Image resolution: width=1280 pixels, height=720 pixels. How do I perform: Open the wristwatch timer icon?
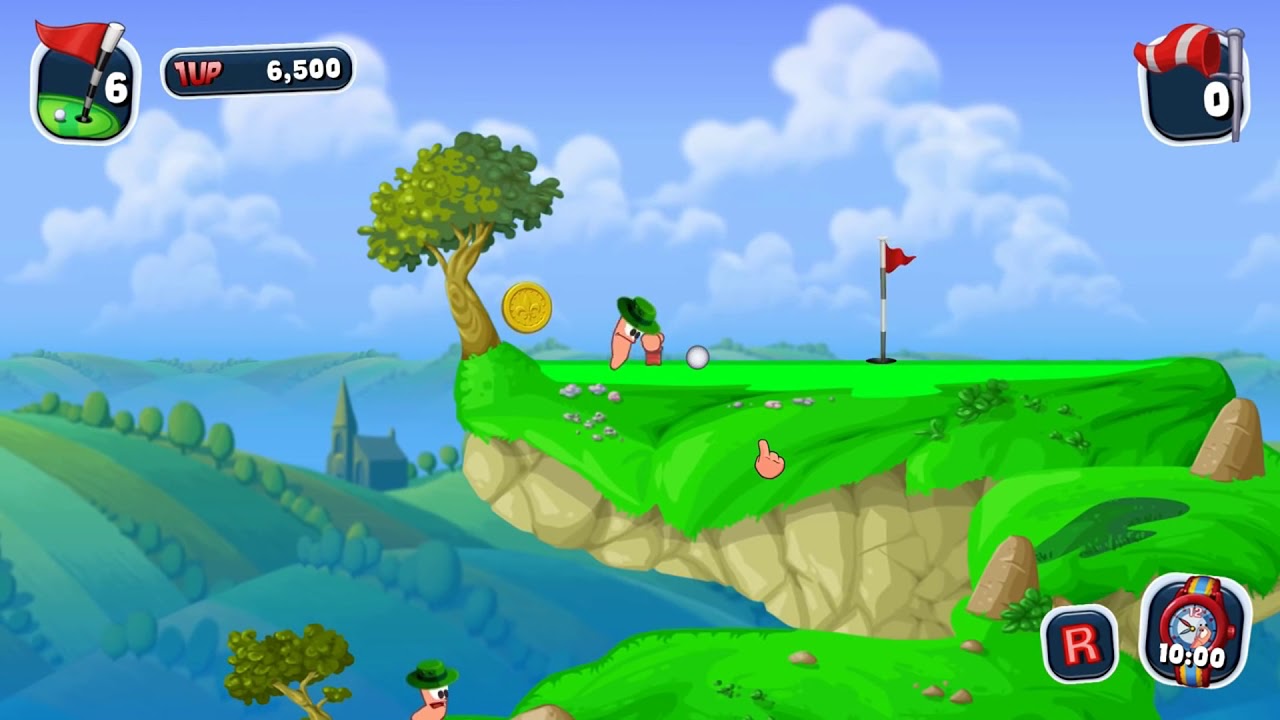[1195, 632]
